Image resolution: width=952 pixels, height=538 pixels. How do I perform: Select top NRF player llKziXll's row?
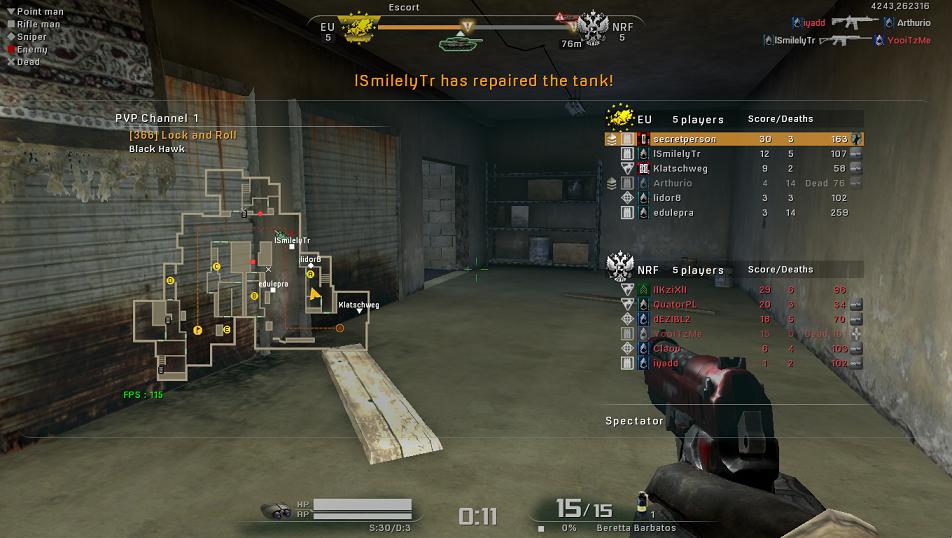click(x=733, y=289)
